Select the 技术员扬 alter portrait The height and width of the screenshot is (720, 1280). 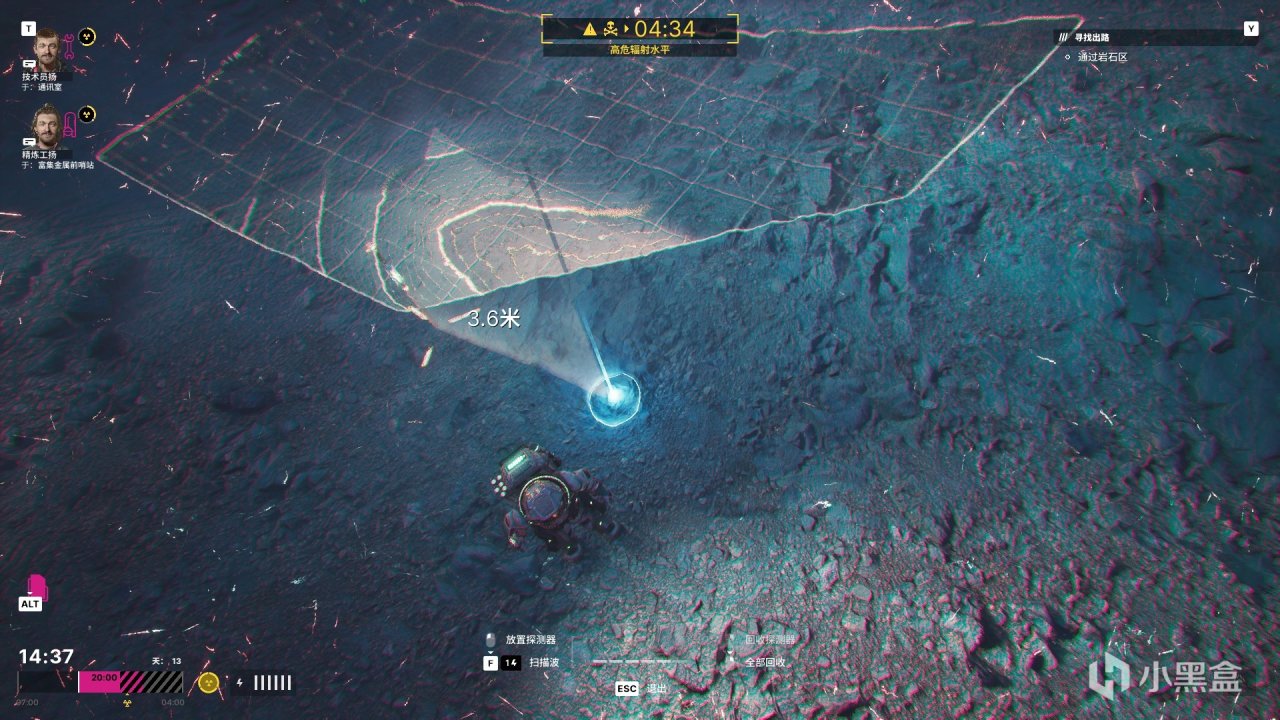47,48
